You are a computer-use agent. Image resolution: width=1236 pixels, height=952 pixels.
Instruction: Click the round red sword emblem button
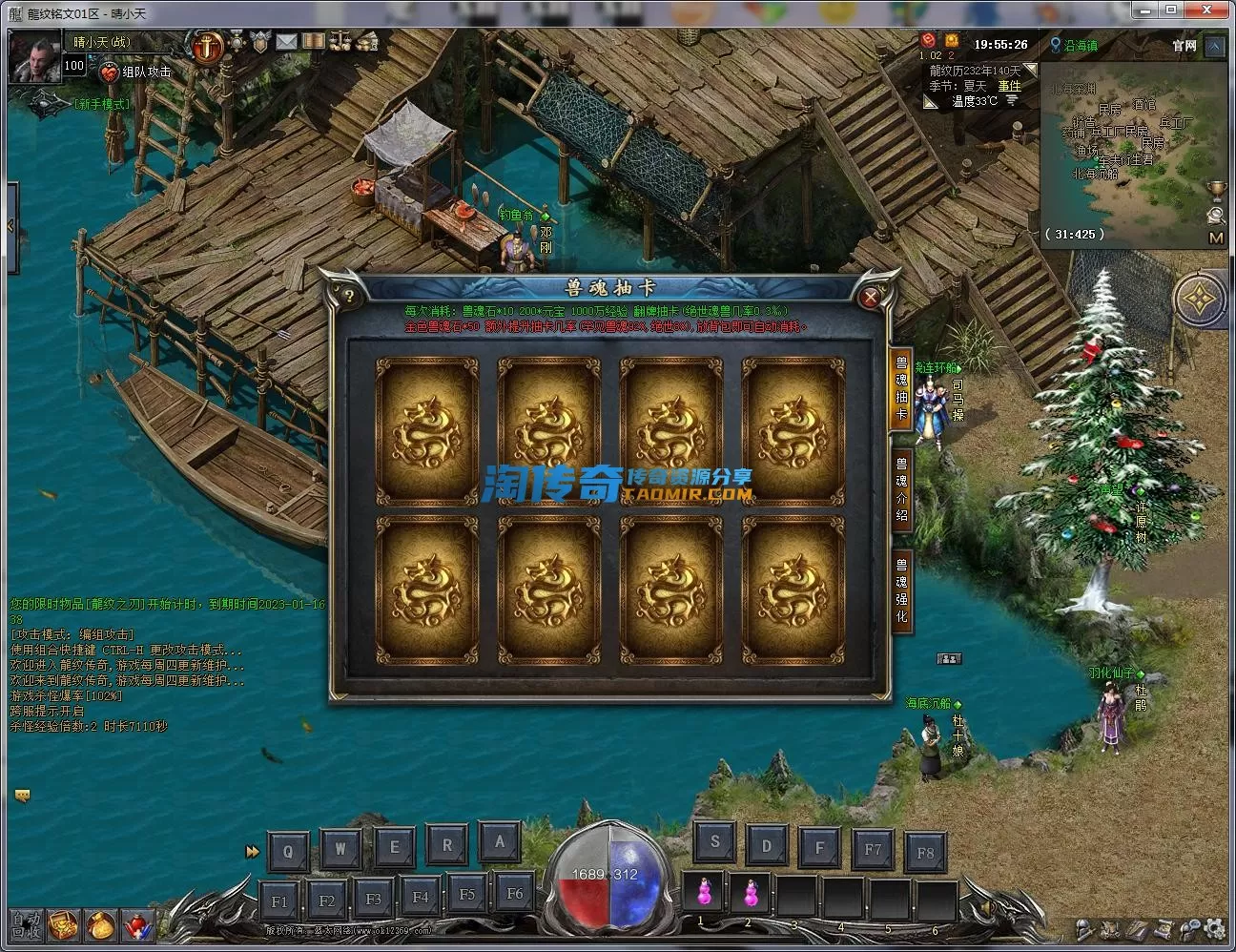point(207,45)
